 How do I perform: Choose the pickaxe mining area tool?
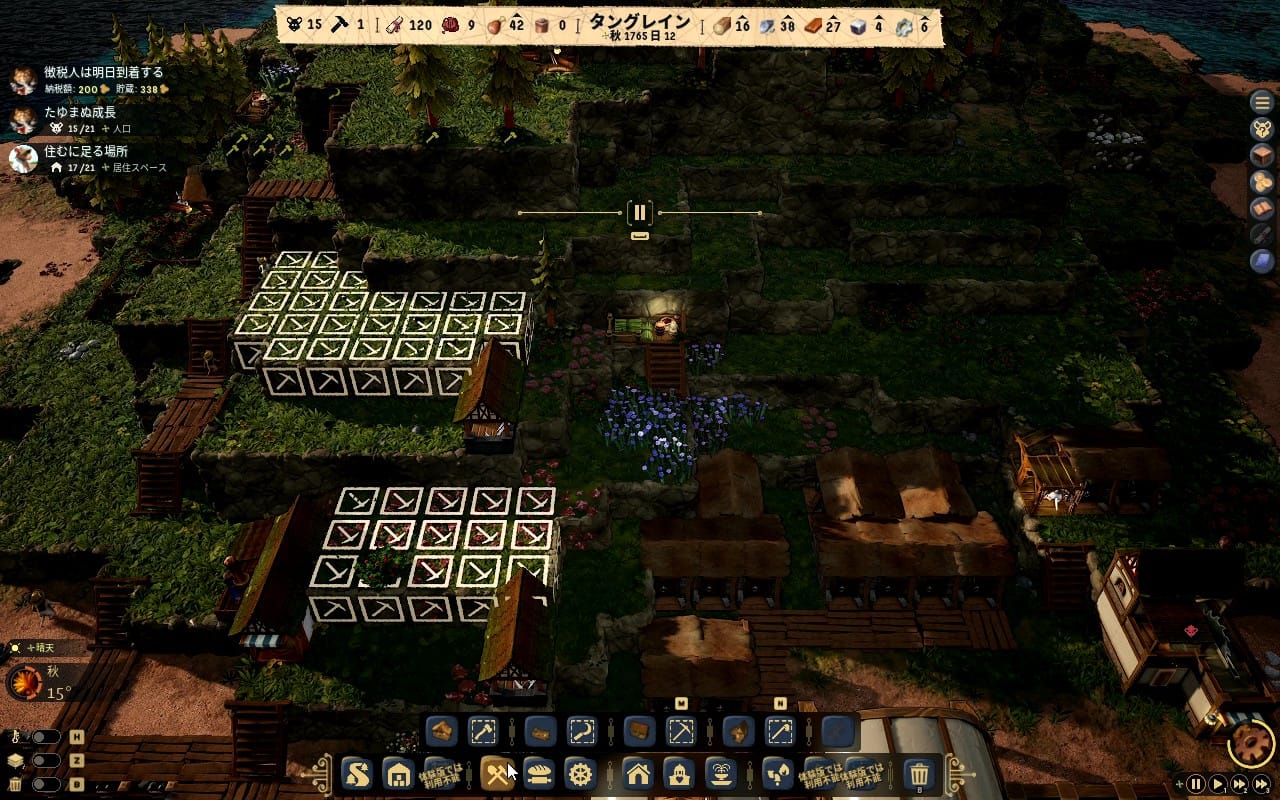pos(681,732)
